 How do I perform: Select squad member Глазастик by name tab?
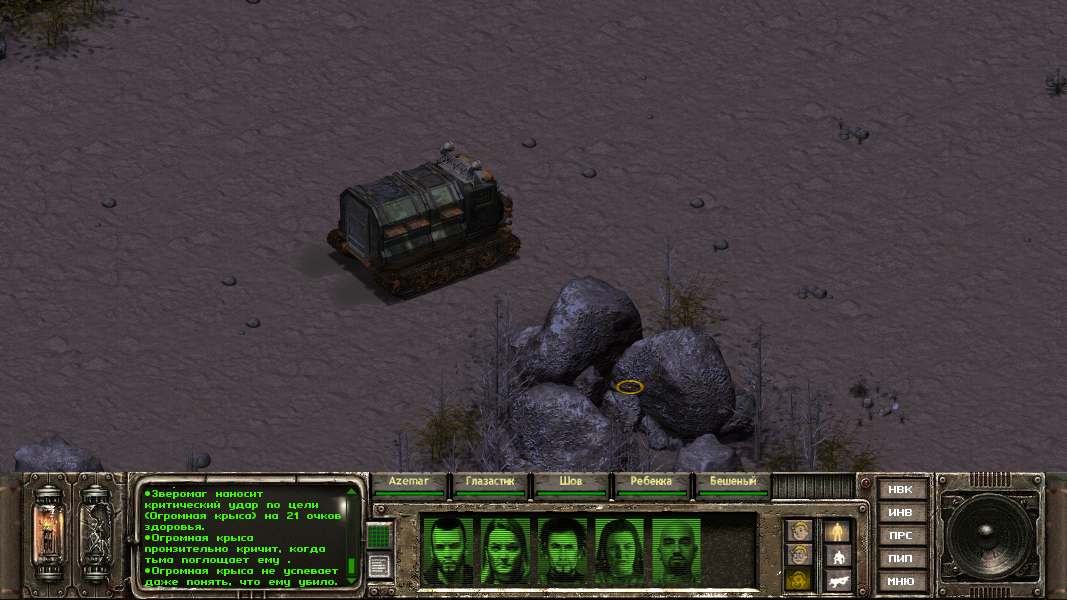pyautogui.click(x=490, y=482)
